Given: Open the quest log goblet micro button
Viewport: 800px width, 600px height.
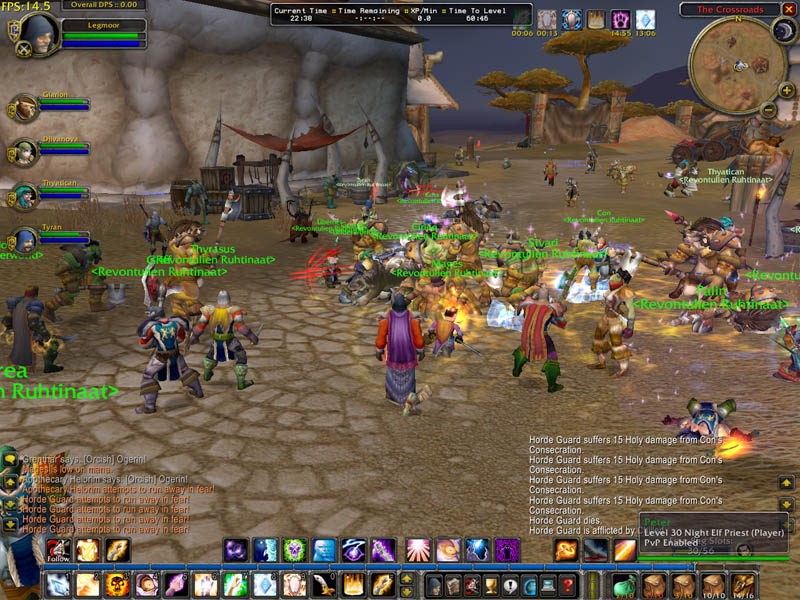Looking at the screenshot, I should [x=492, y=586].
